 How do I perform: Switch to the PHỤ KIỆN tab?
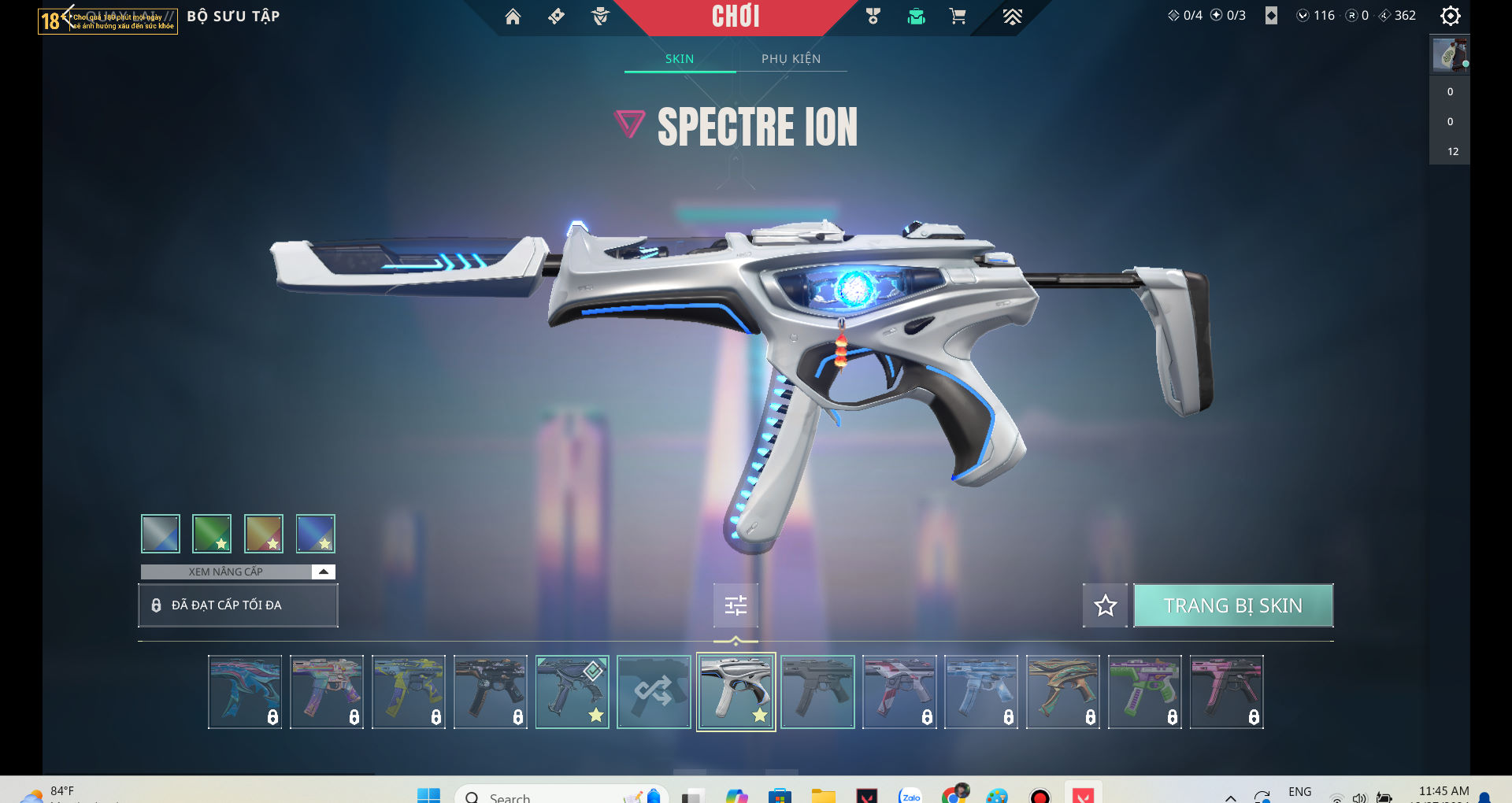(791, 59)
